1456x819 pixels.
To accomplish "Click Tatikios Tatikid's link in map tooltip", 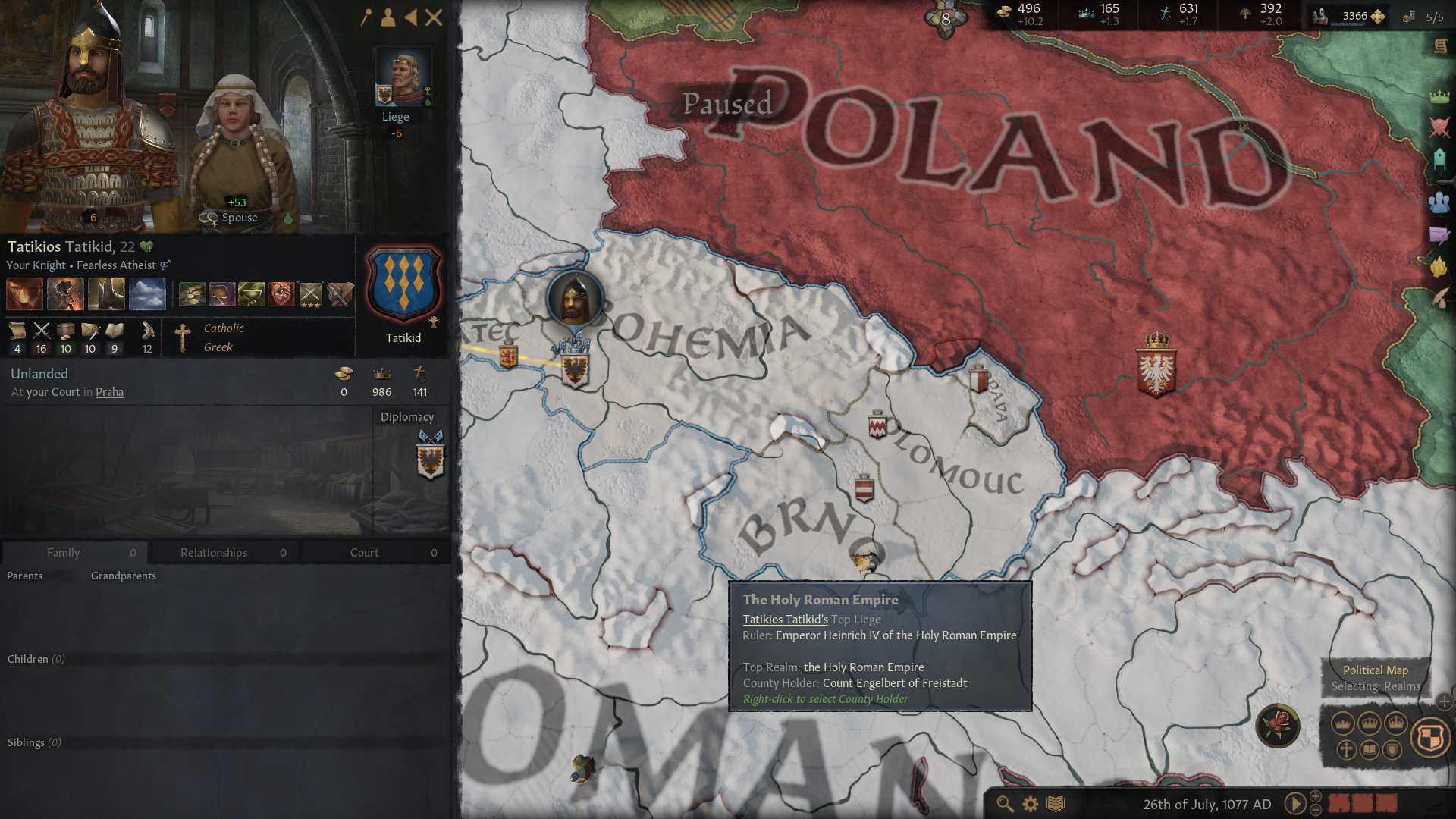I will click(784, 619).
